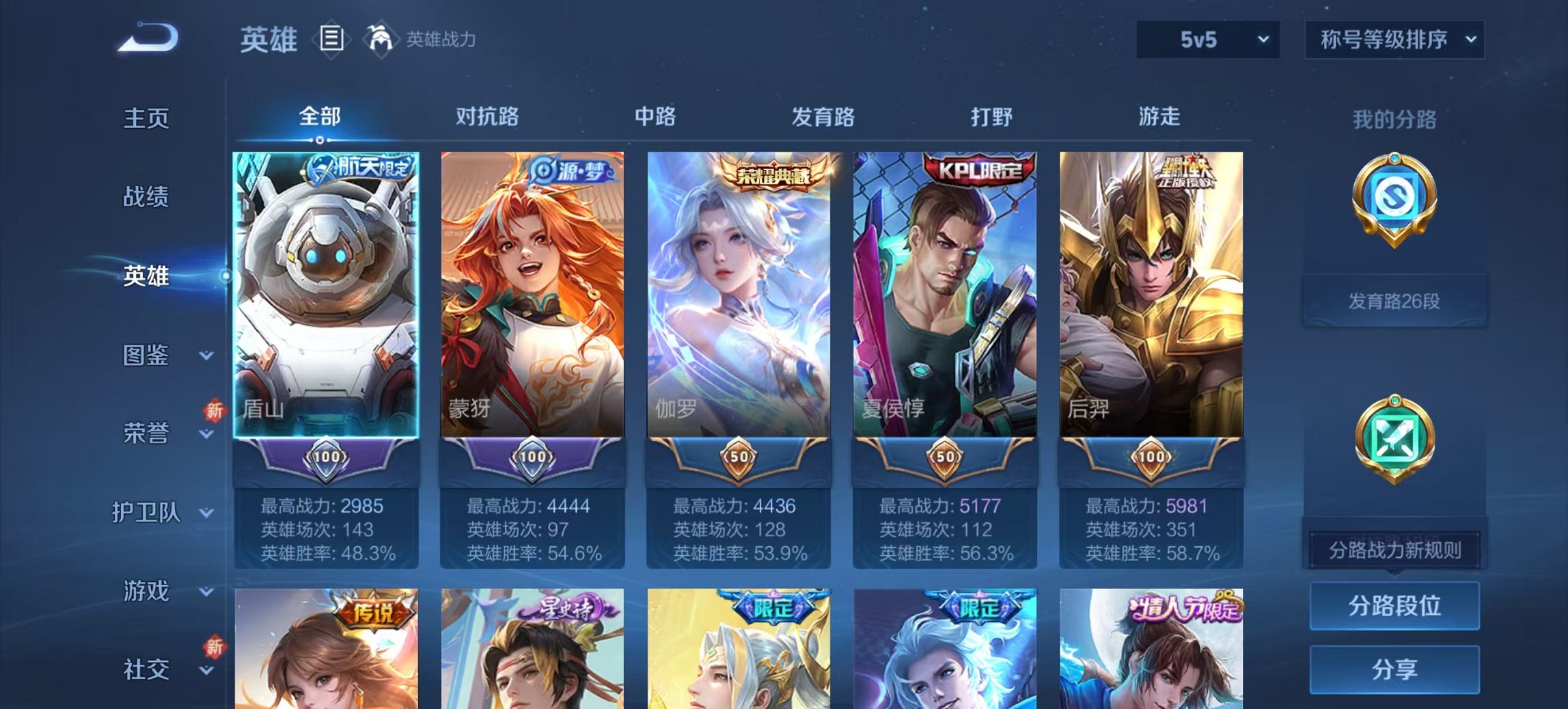
Task: Open the 分路段位 button
Action: 1395,606
